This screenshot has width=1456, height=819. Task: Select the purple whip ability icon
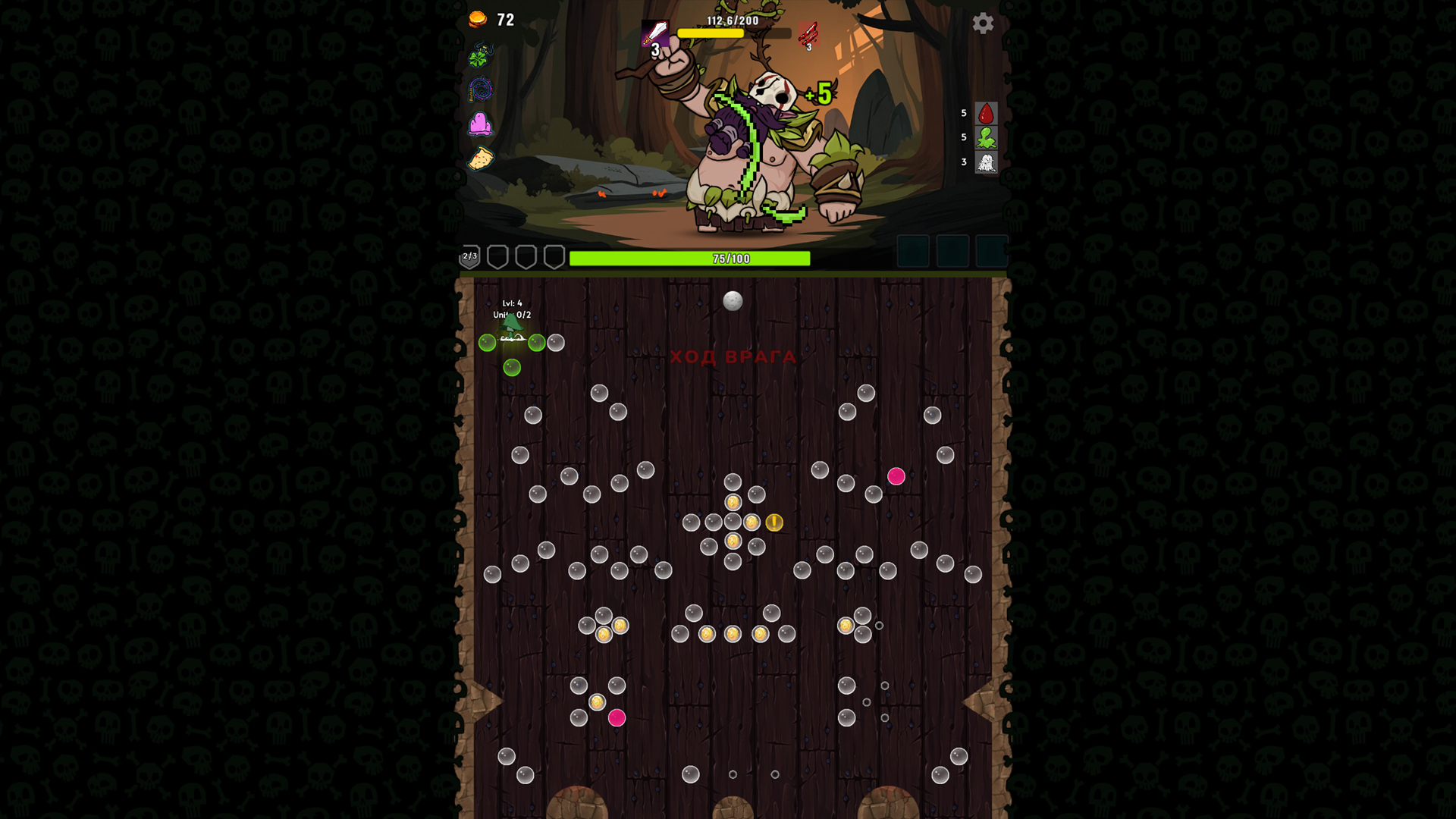[x=482, y=91]
